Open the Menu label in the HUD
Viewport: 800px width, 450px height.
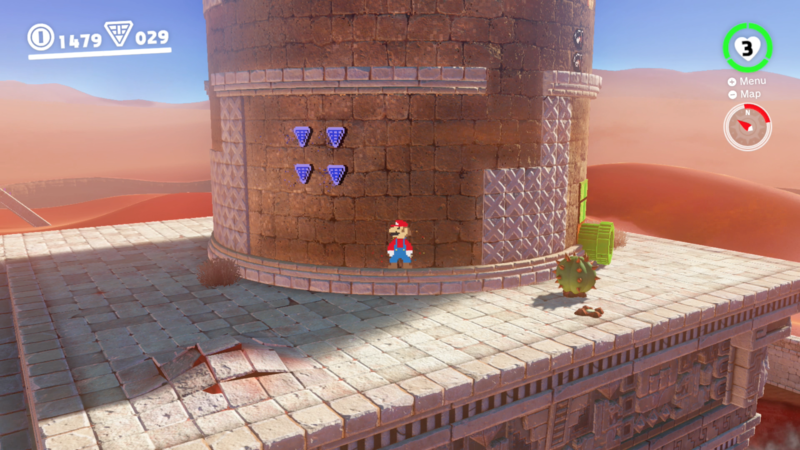752,81
